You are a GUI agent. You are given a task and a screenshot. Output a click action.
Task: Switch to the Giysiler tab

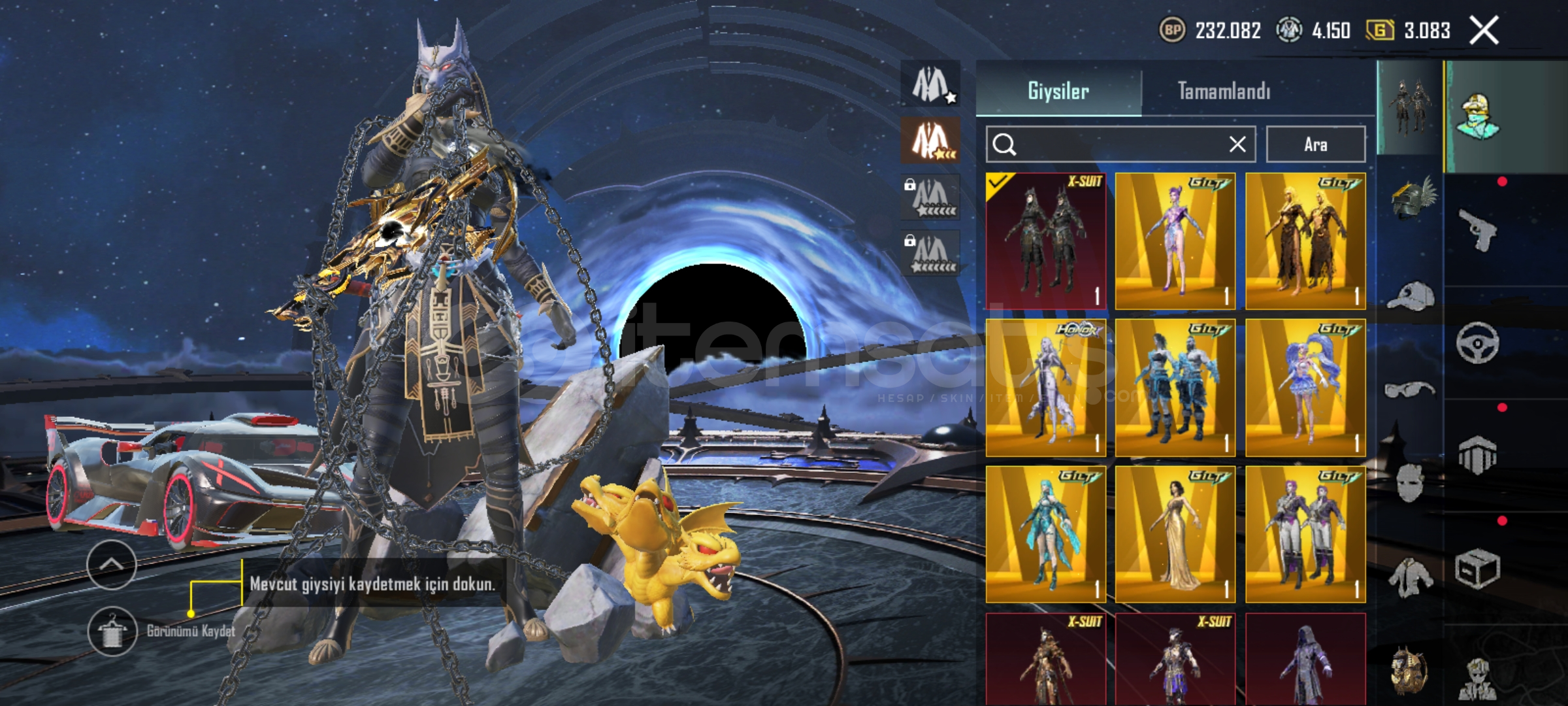click(1058, 90)
